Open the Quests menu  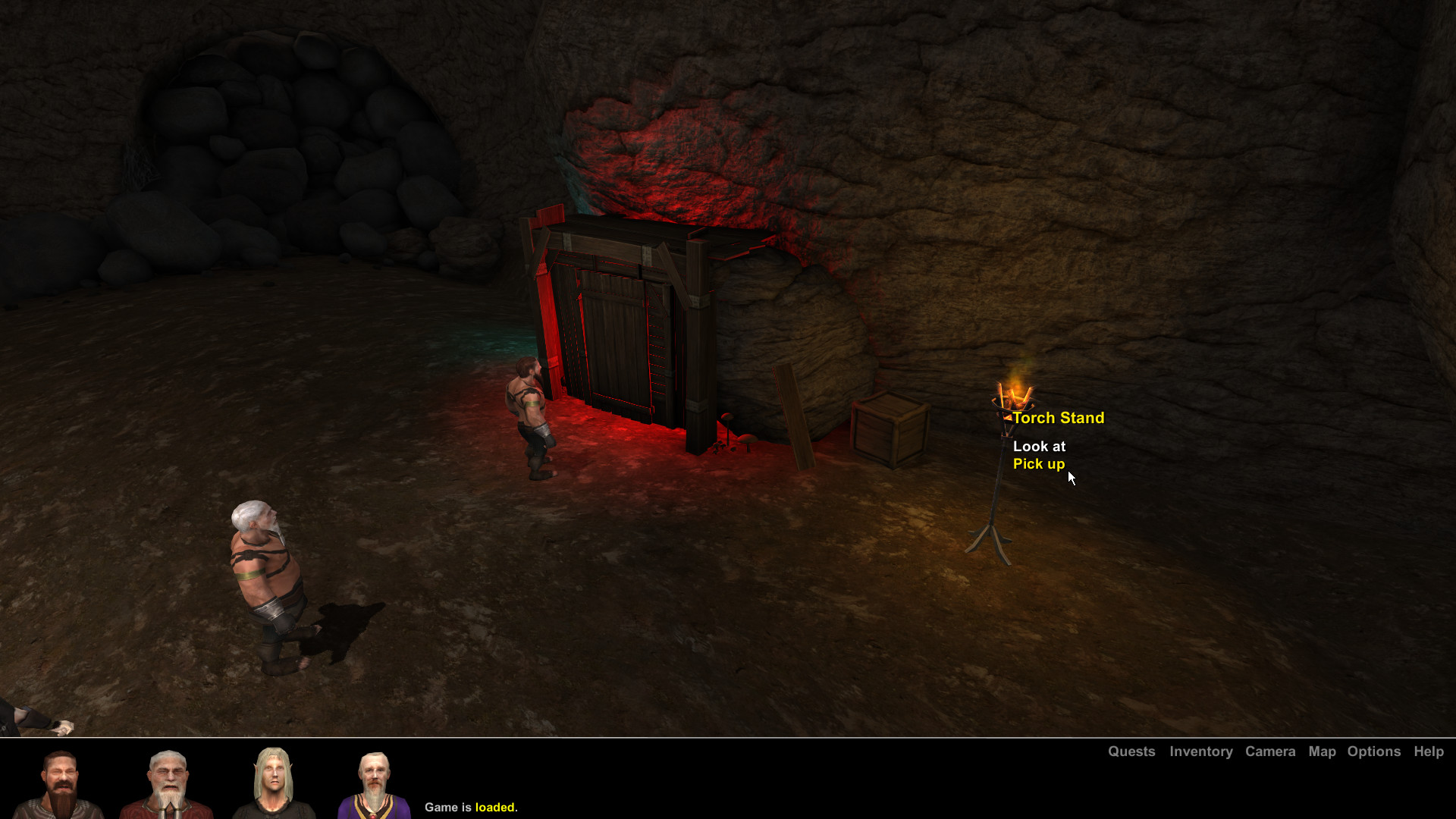coord(1131,752)
